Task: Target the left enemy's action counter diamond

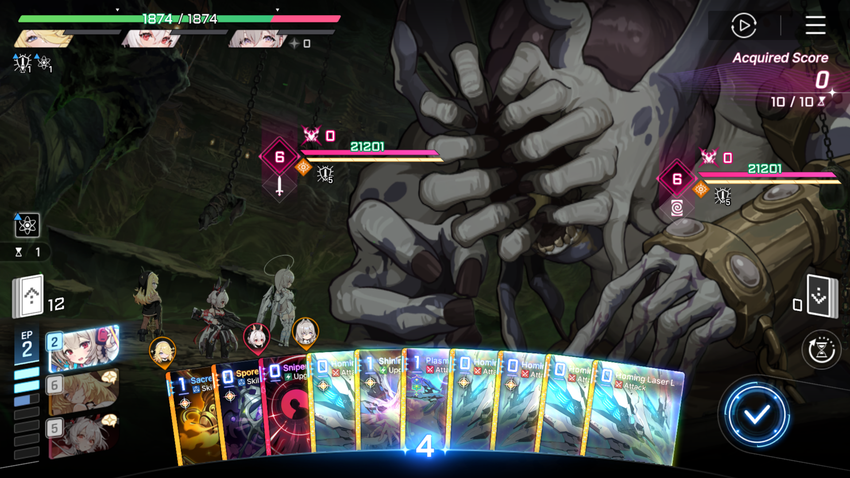Action: click(x=279, y=156)
